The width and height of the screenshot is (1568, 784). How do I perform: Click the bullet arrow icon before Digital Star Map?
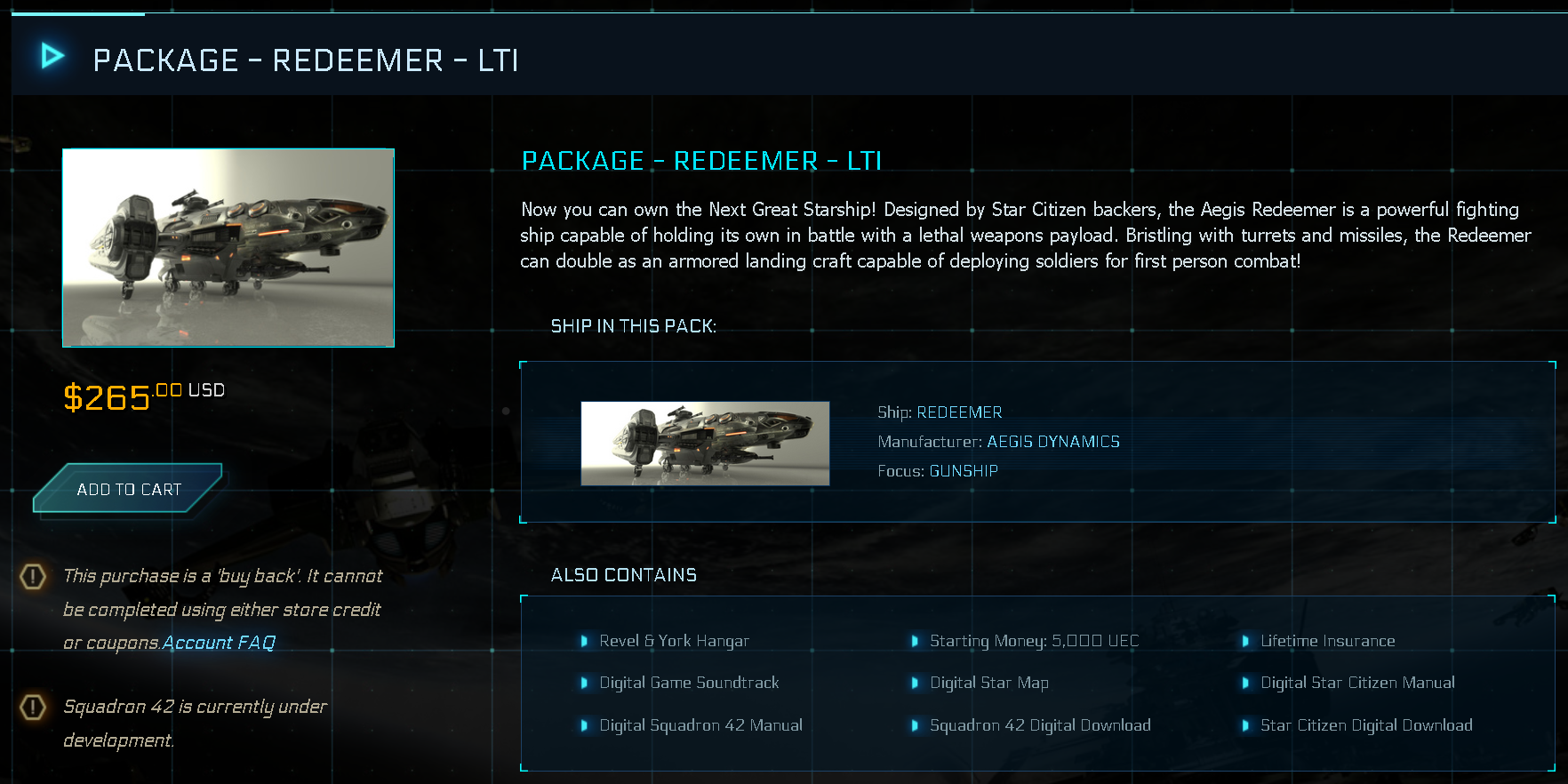click(916, 683)
